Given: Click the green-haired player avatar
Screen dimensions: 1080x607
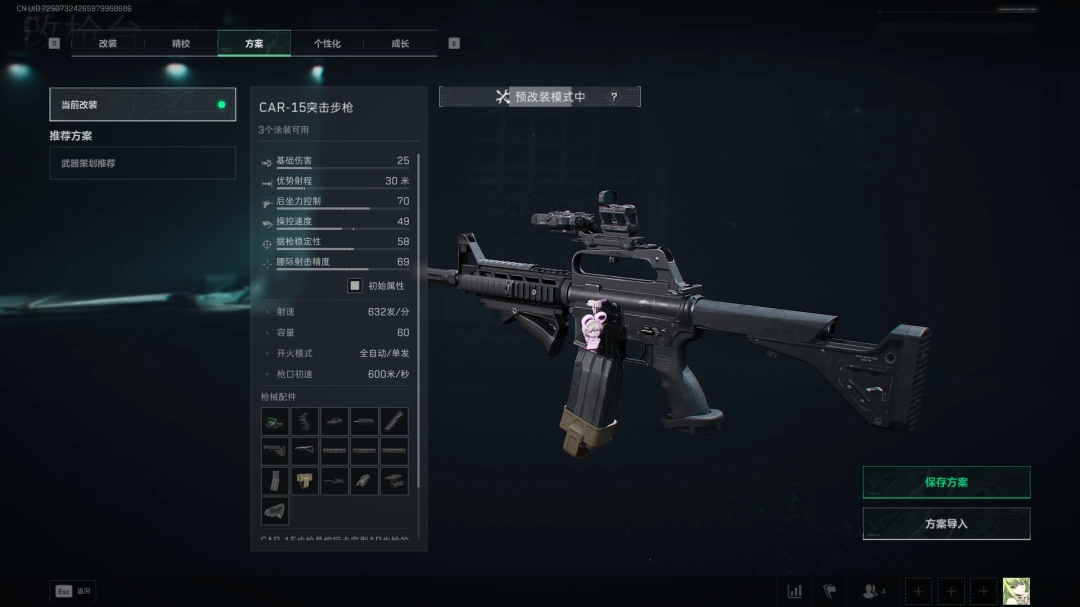Looking at the screenshot, I should [x=1016, y=591].
